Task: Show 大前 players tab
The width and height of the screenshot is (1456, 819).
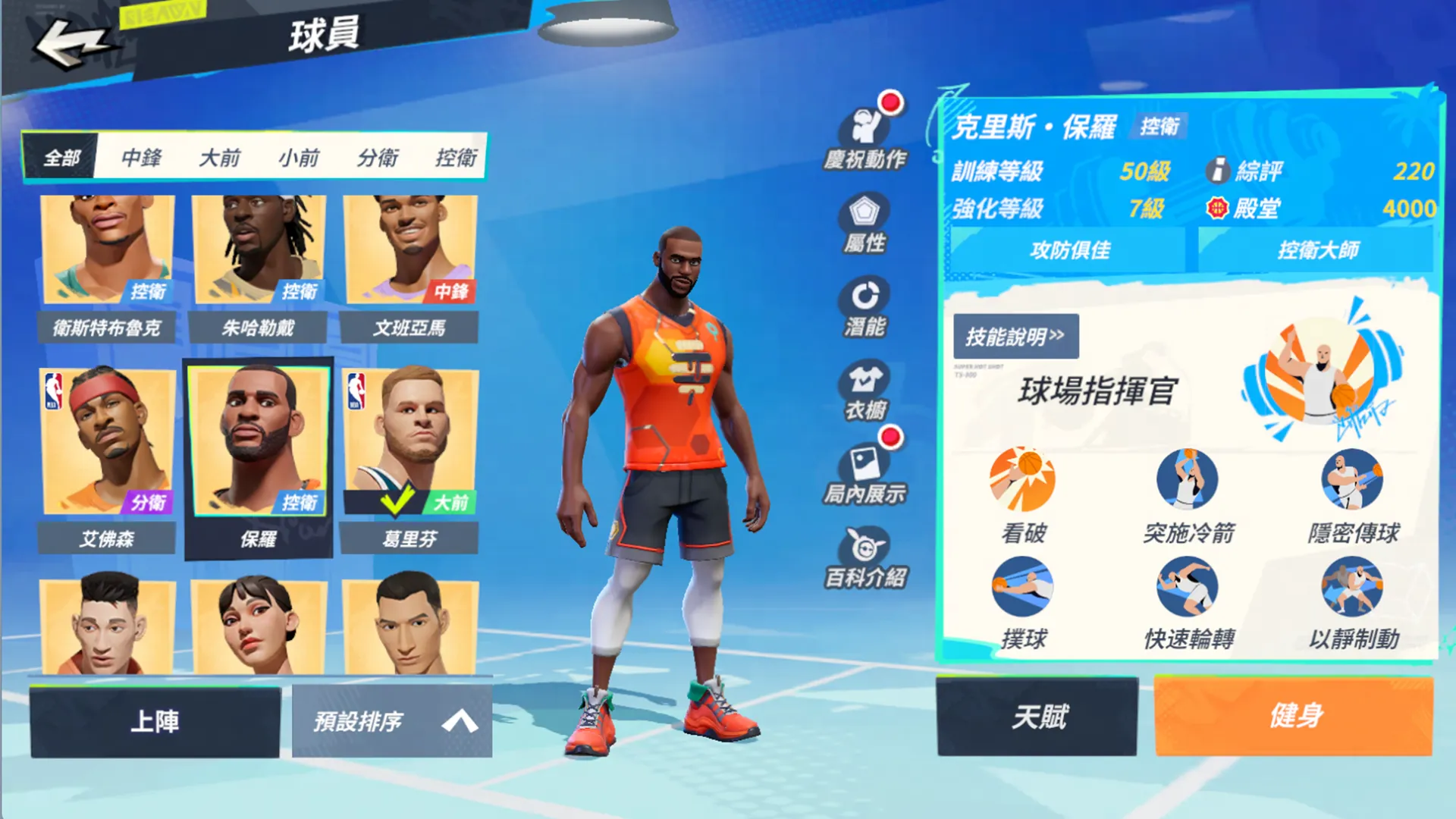Action: [x=219, y=157]
